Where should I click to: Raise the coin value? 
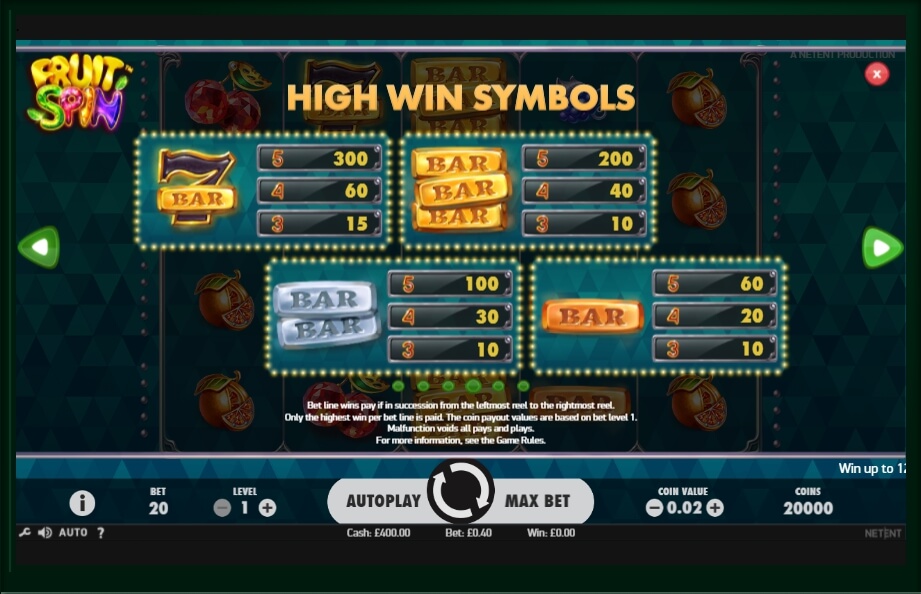[715, 508]
